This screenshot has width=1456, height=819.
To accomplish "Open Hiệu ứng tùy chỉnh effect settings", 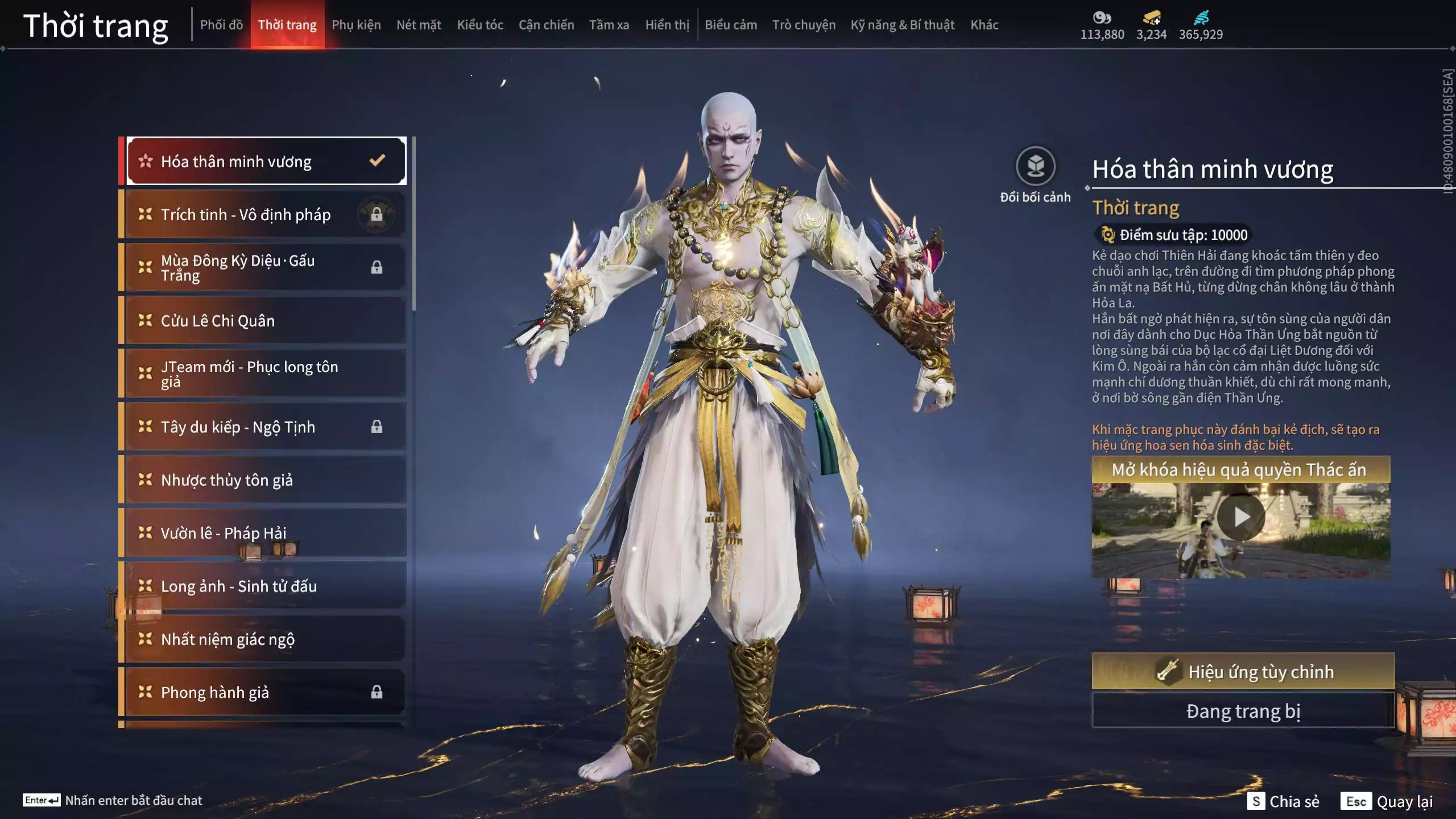I will 1243,671.
